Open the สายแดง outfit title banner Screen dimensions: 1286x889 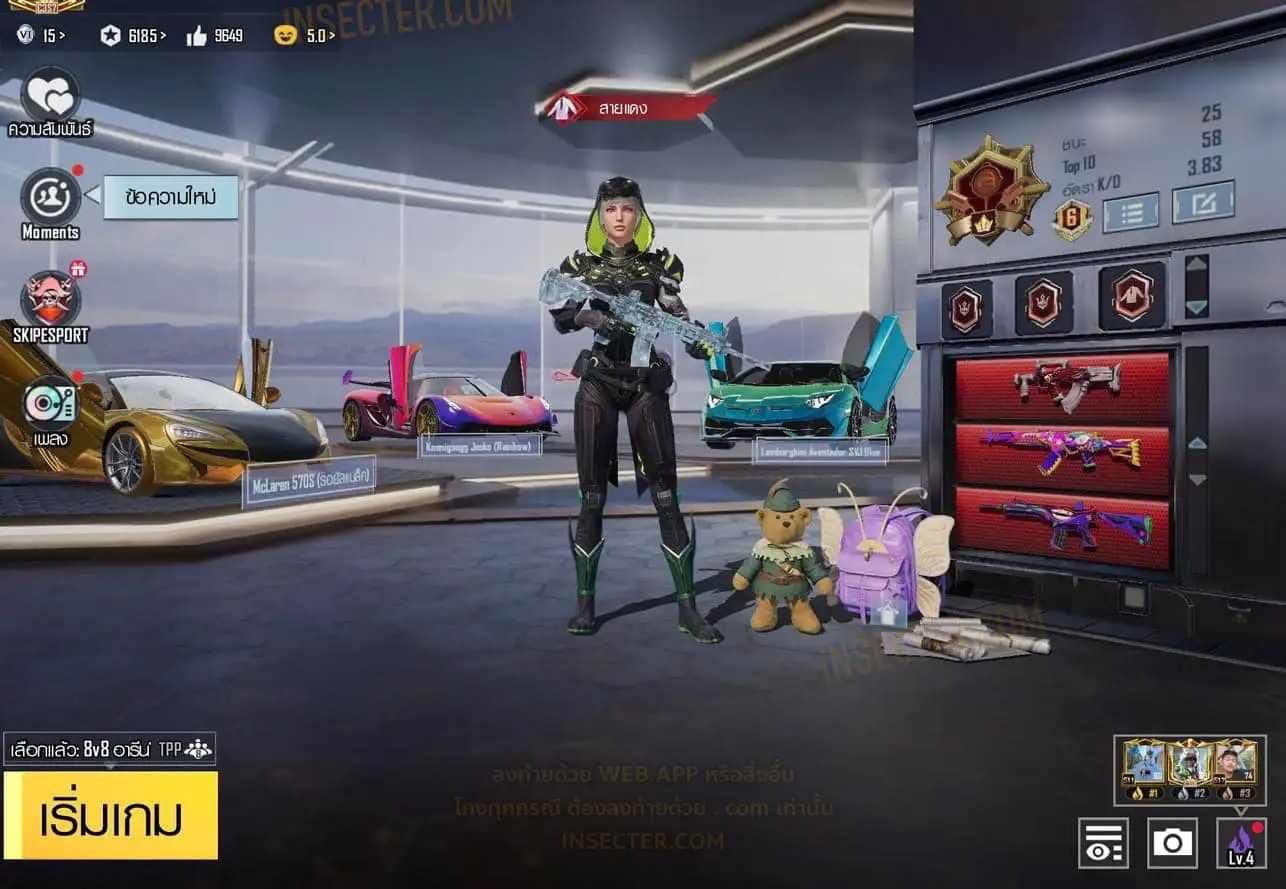(627, 109)
